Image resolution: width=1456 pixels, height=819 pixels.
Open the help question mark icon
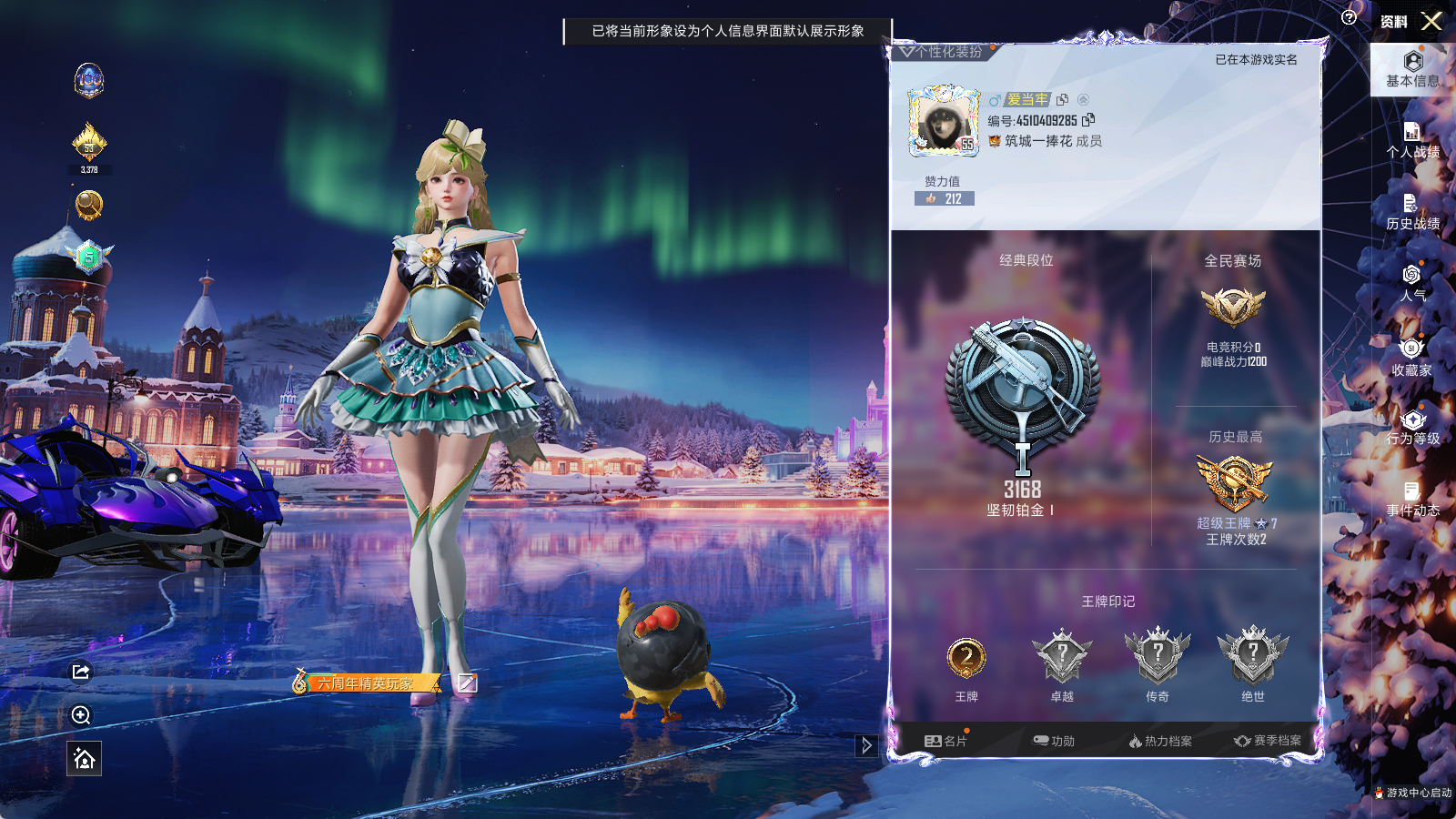pos(1349,17)
